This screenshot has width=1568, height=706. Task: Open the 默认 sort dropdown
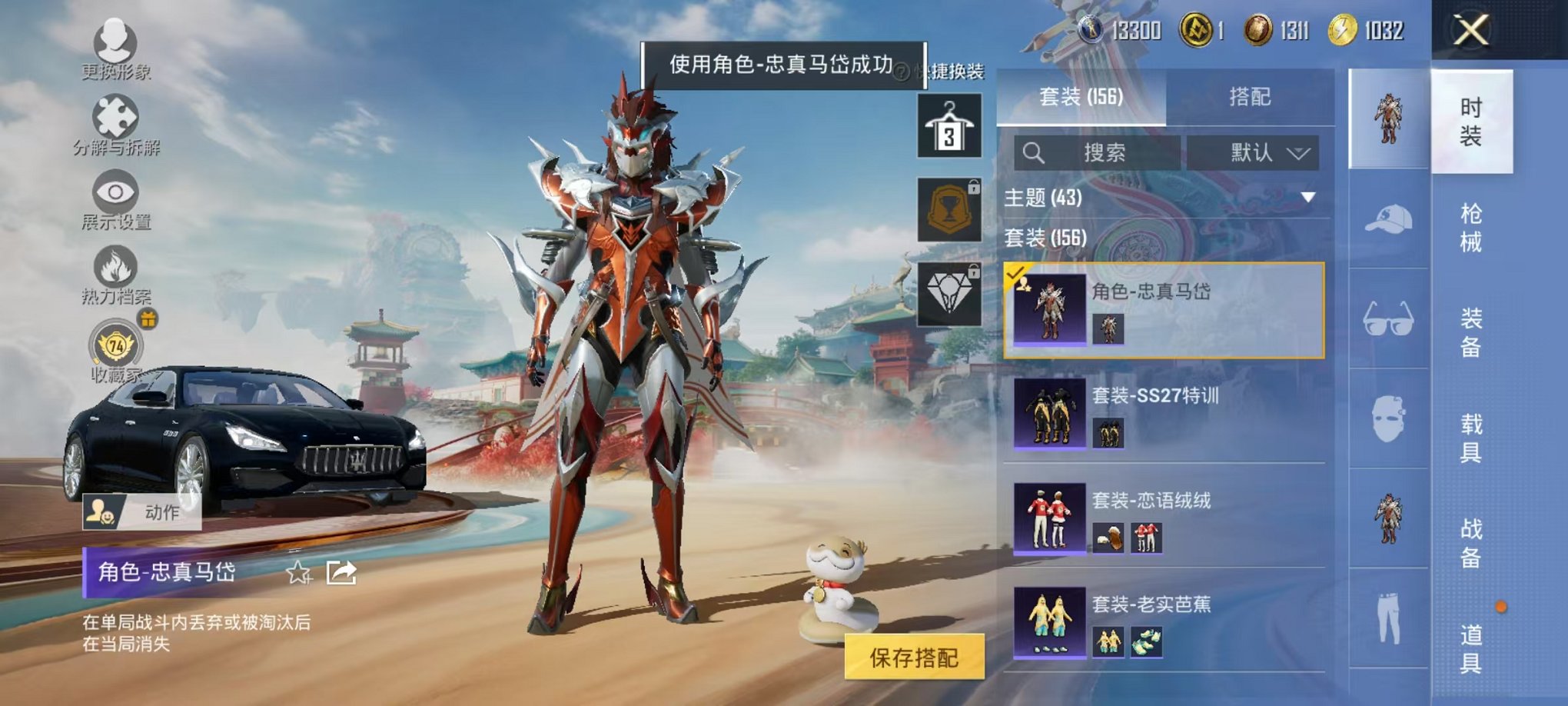1254,152
